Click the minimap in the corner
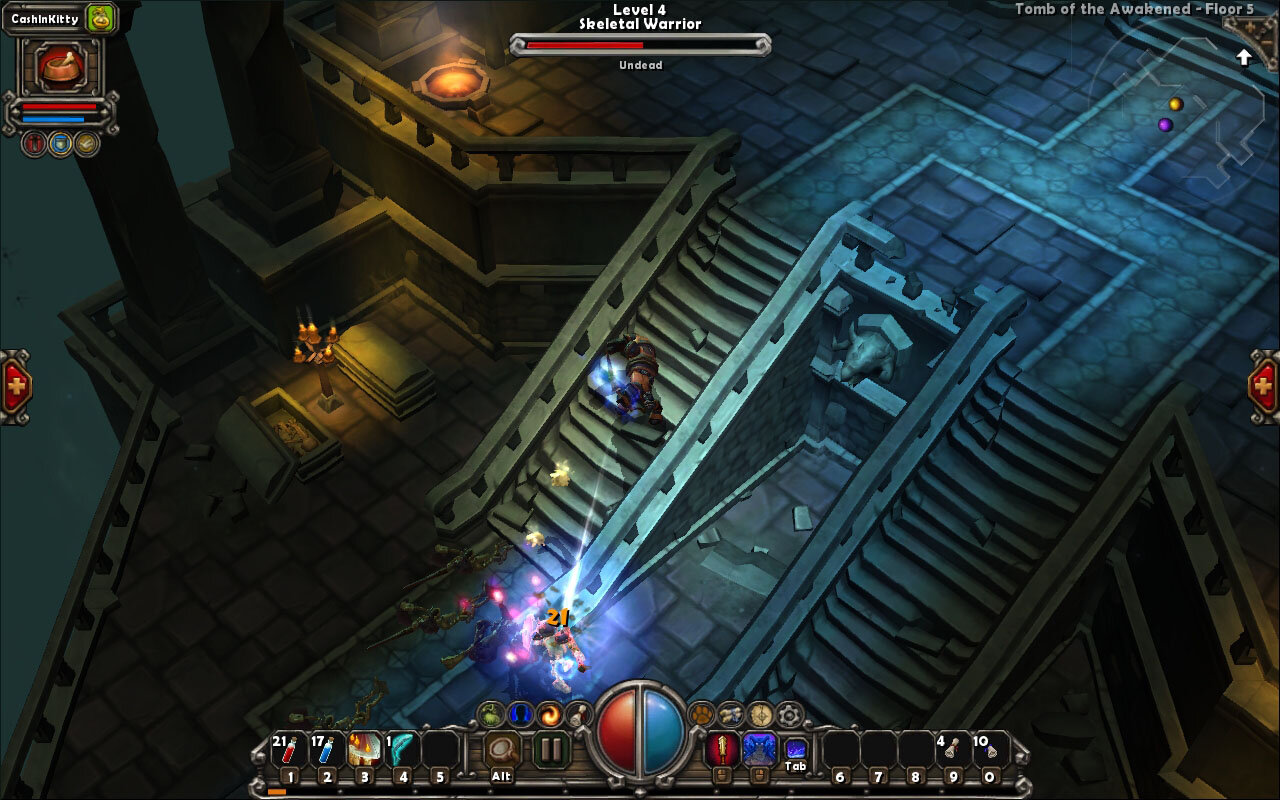The height and width of the screenshot is (800, 1280). point(1178,112)
